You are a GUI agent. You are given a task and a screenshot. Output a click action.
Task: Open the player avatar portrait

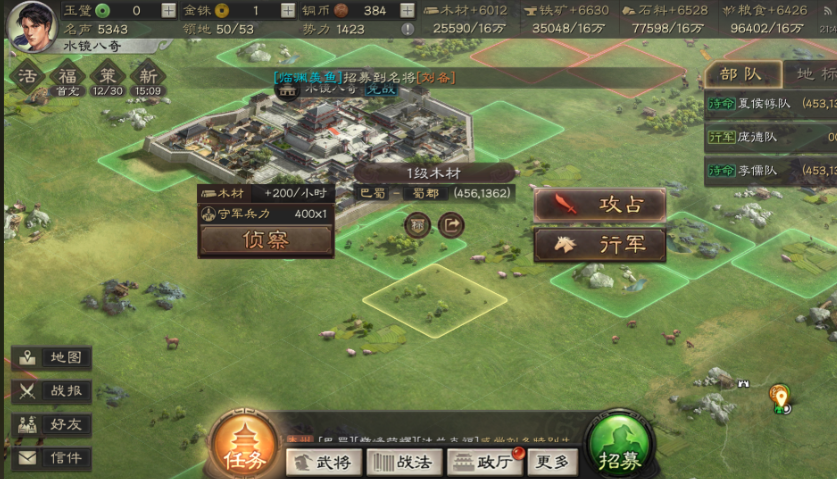(x=31, y=24)
